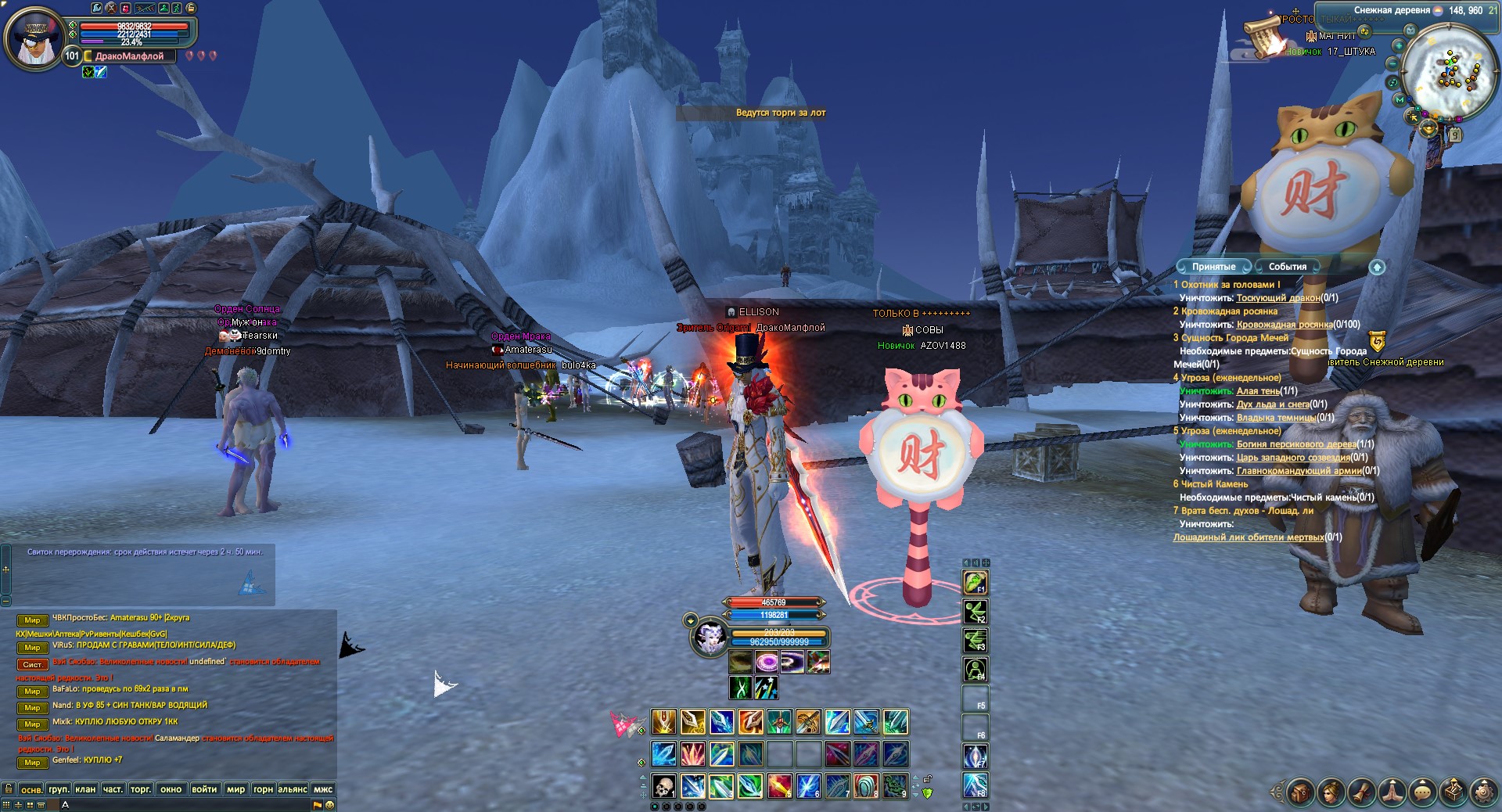Activate the F1 green leaf item slot
The image size is (1502, 812).
(975, 582)
